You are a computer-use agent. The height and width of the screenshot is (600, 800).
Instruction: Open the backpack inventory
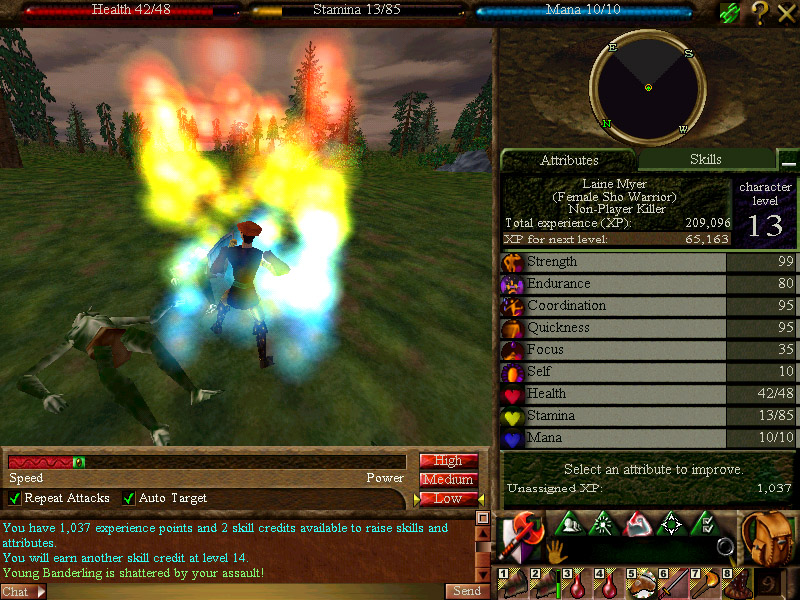point(766,538)
